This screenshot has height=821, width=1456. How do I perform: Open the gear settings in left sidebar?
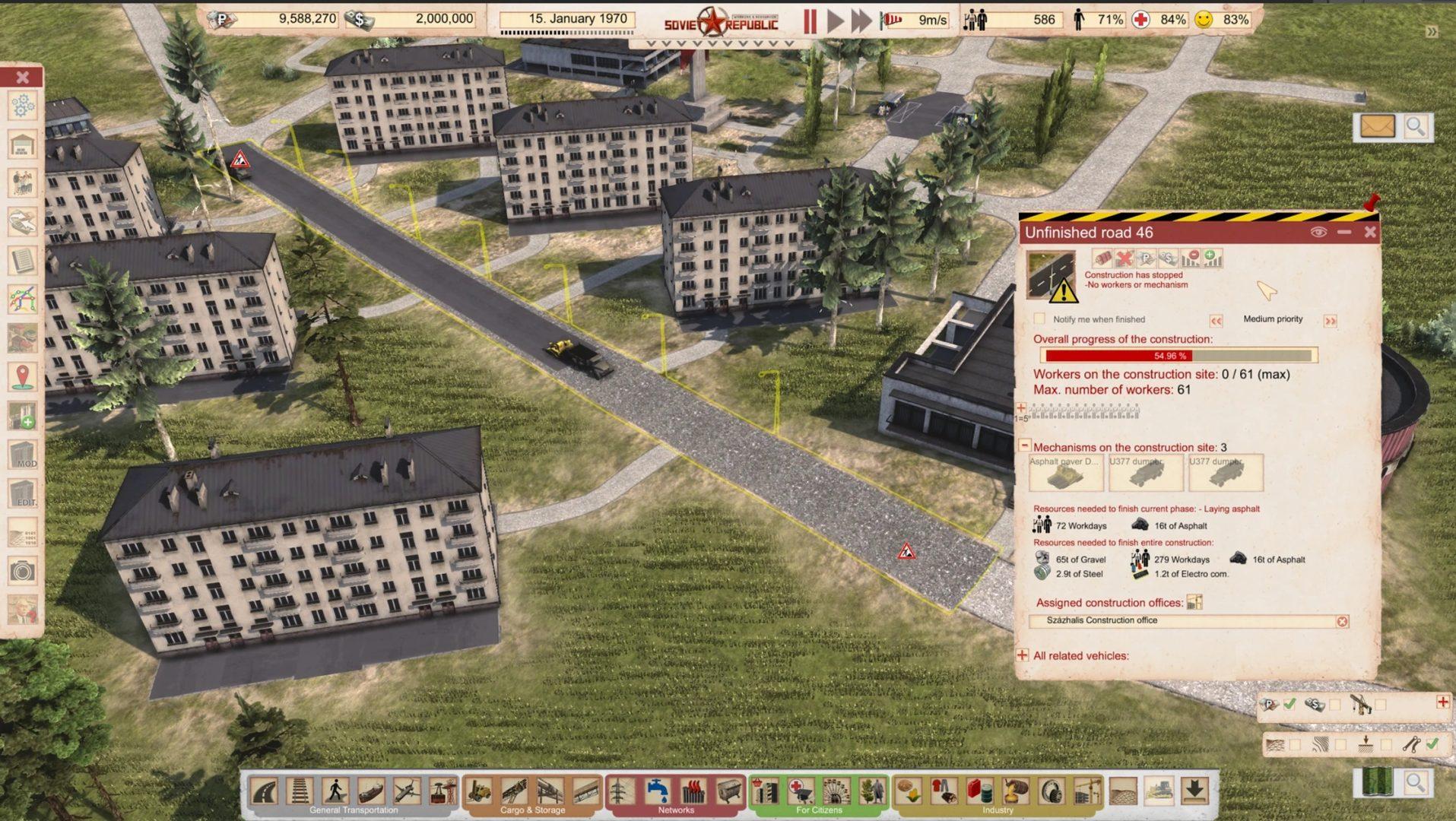coord(22,105)
